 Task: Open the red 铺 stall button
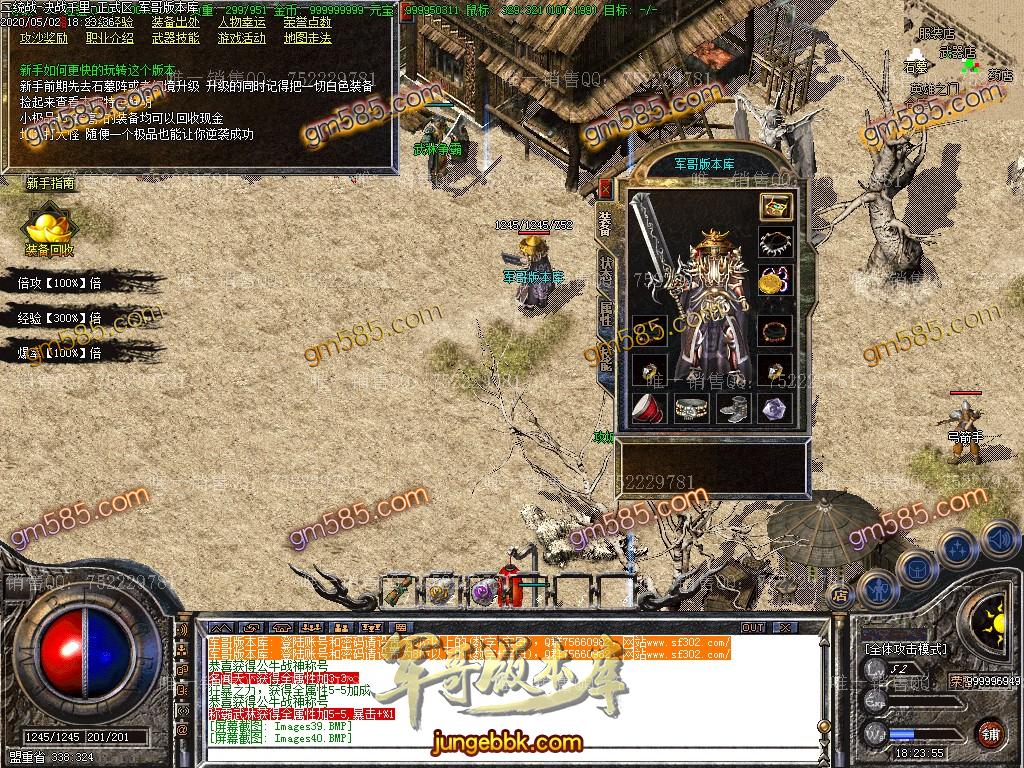tap(990, 733)
